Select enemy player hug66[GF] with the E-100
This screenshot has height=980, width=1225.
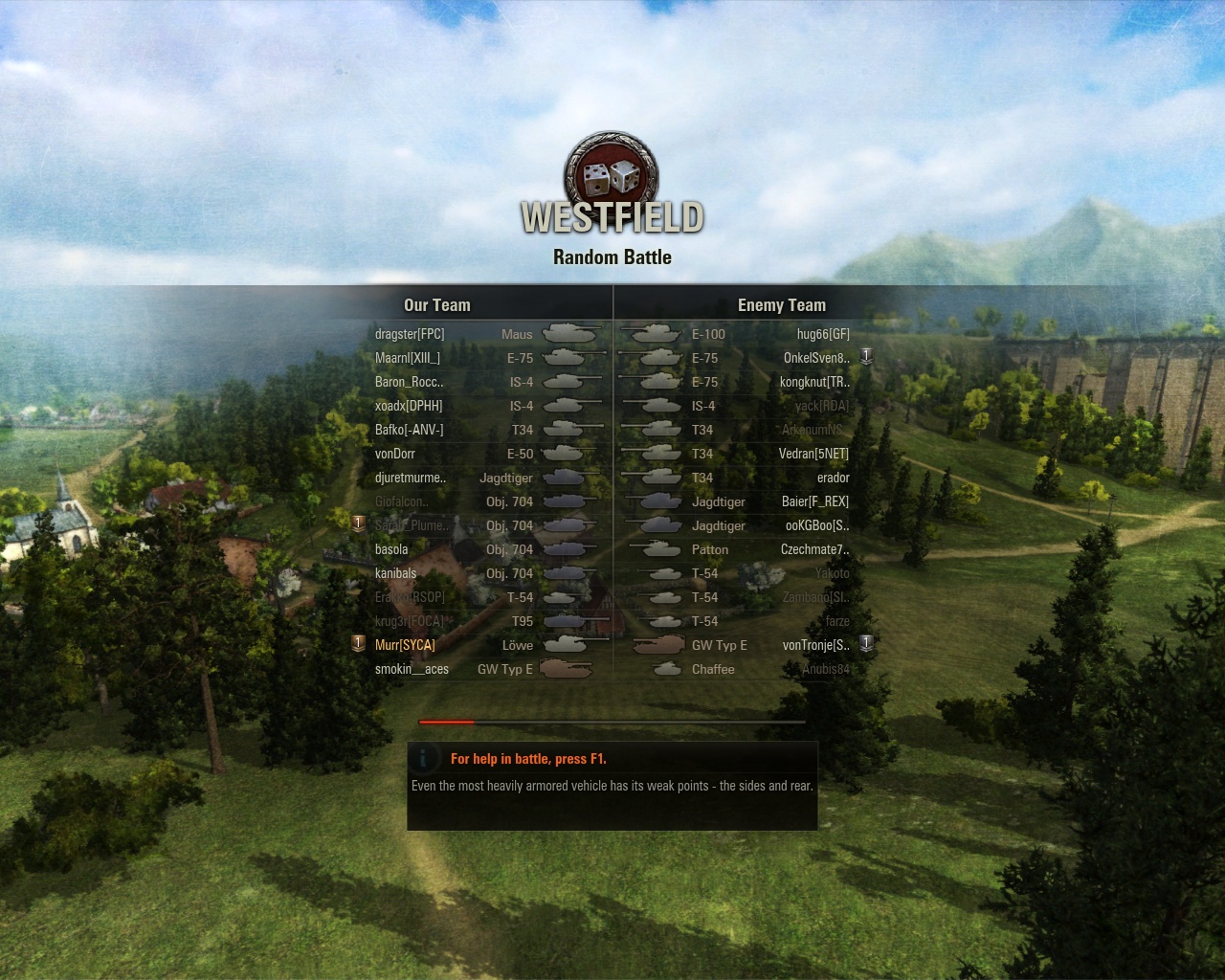click(823, 334)
